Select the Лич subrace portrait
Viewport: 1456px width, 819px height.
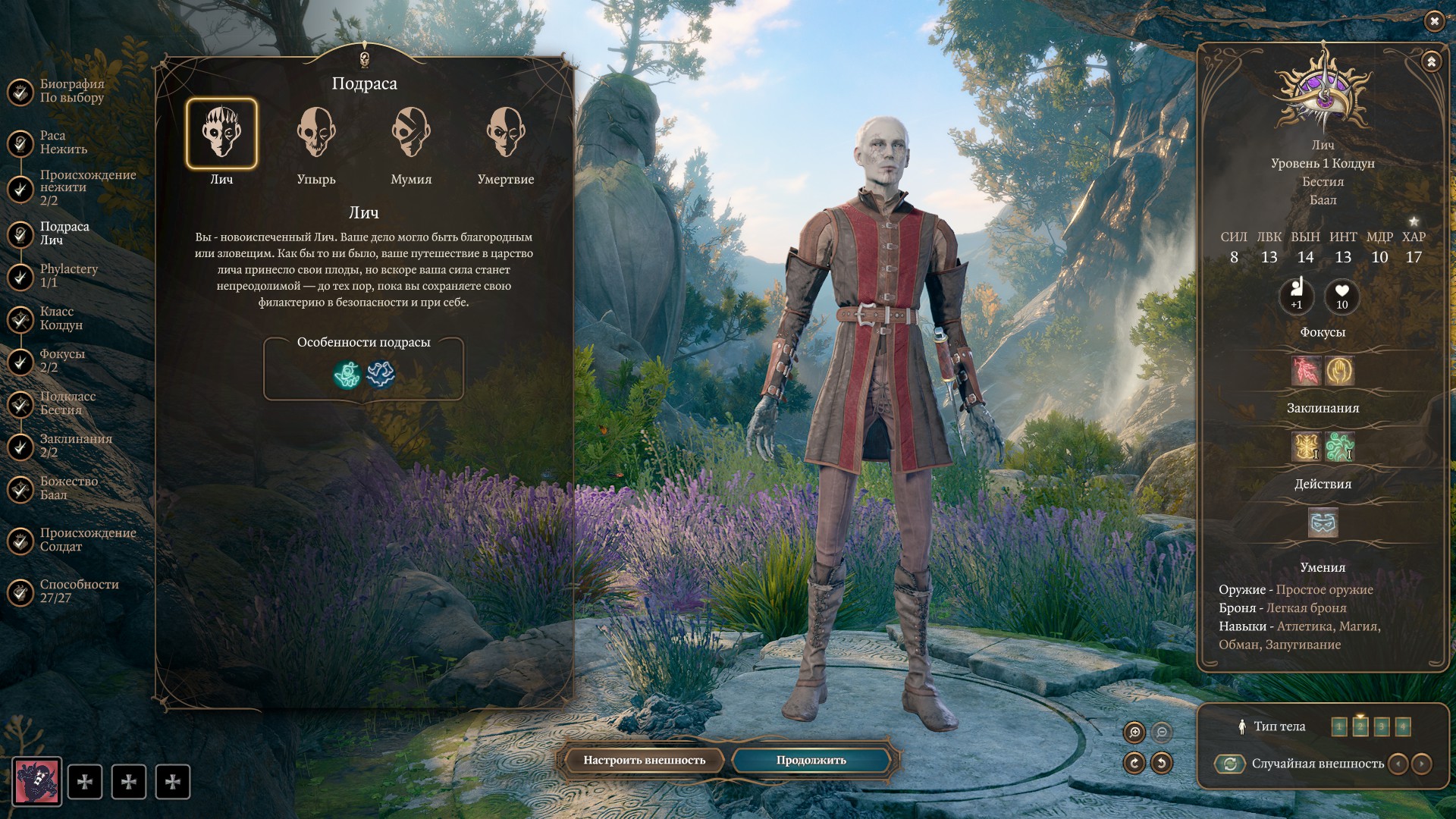tap(221, 134)
